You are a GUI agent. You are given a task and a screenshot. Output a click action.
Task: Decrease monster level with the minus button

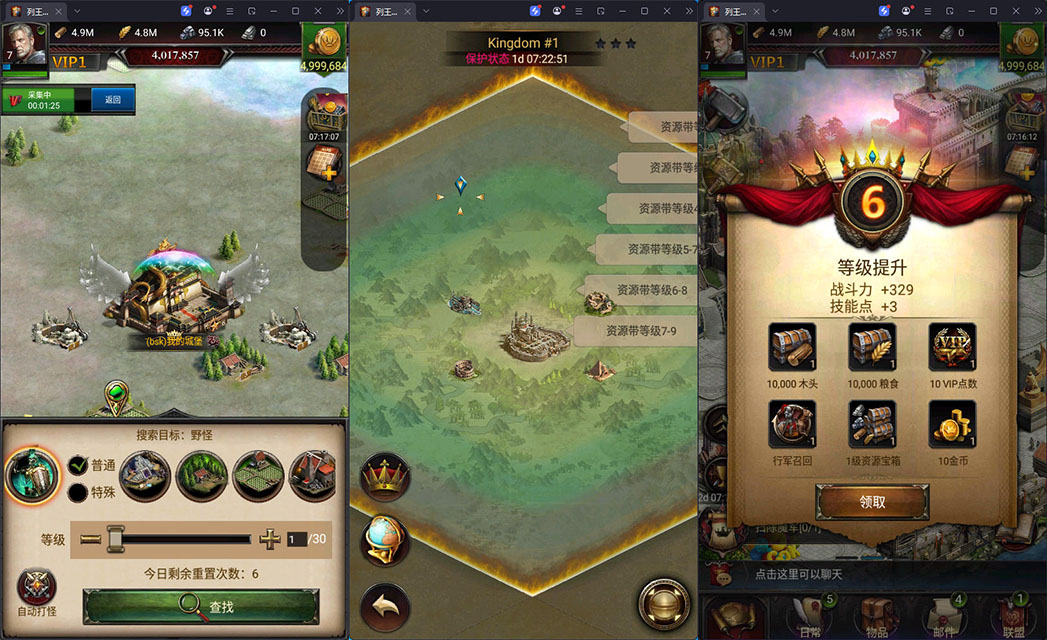(91, 539)
